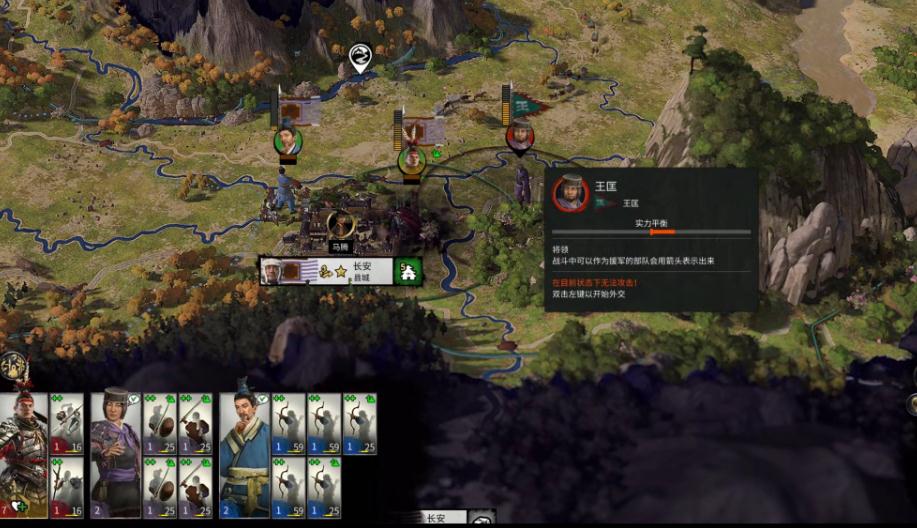The image size is (917, 528).
Task: Select the purple-robed female general card
Action: 116,451
